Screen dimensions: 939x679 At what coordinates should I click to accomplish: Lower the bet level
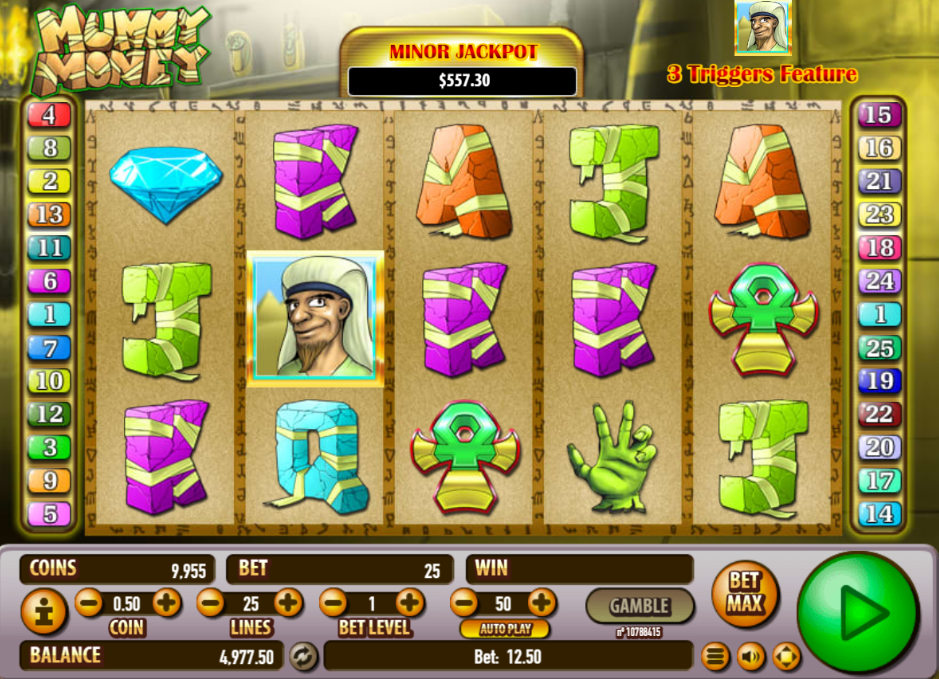tap(333, 602)
